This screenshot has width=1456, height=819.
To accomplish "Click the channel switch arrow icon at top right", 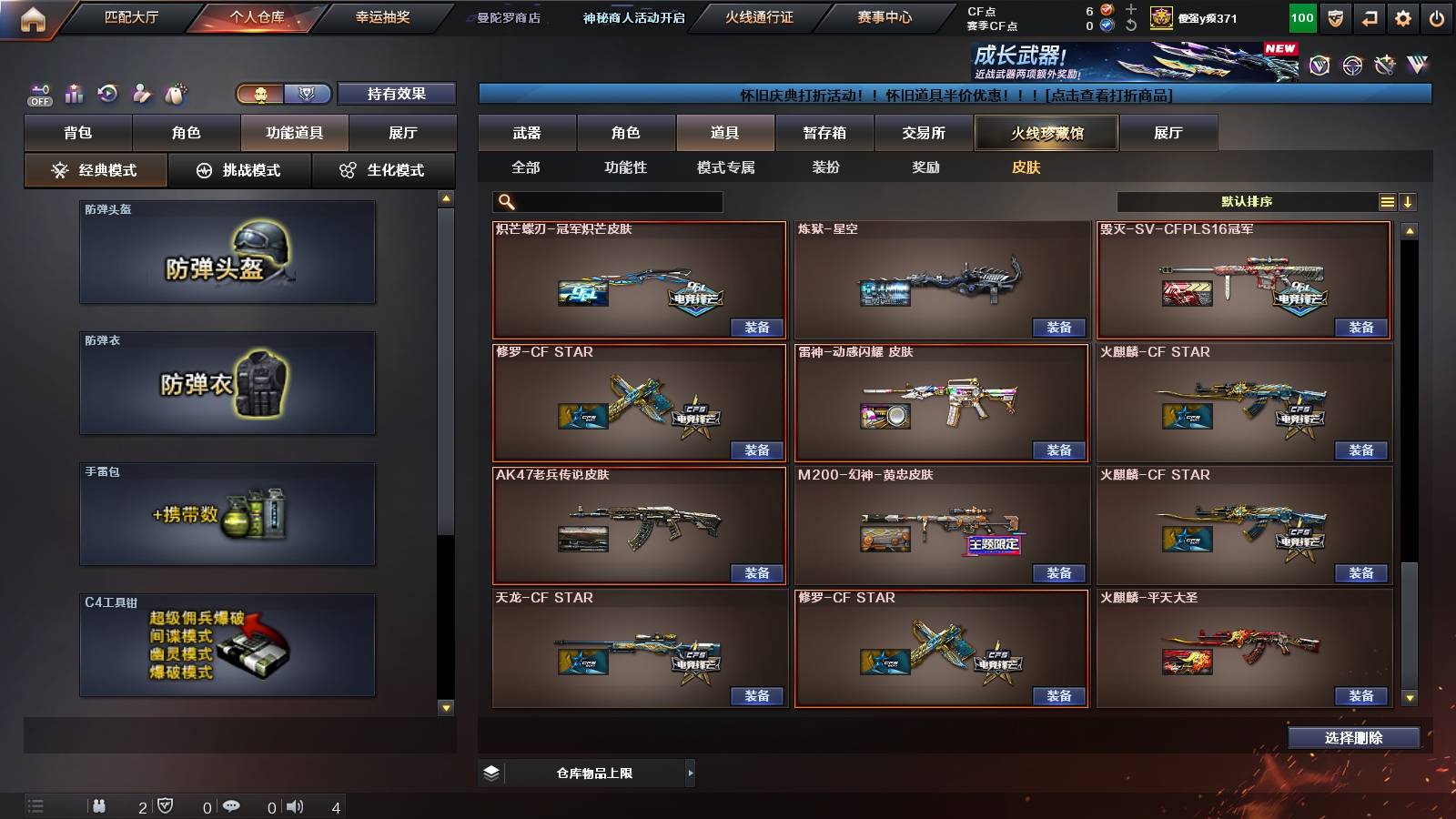I will tap(1367, 16).
